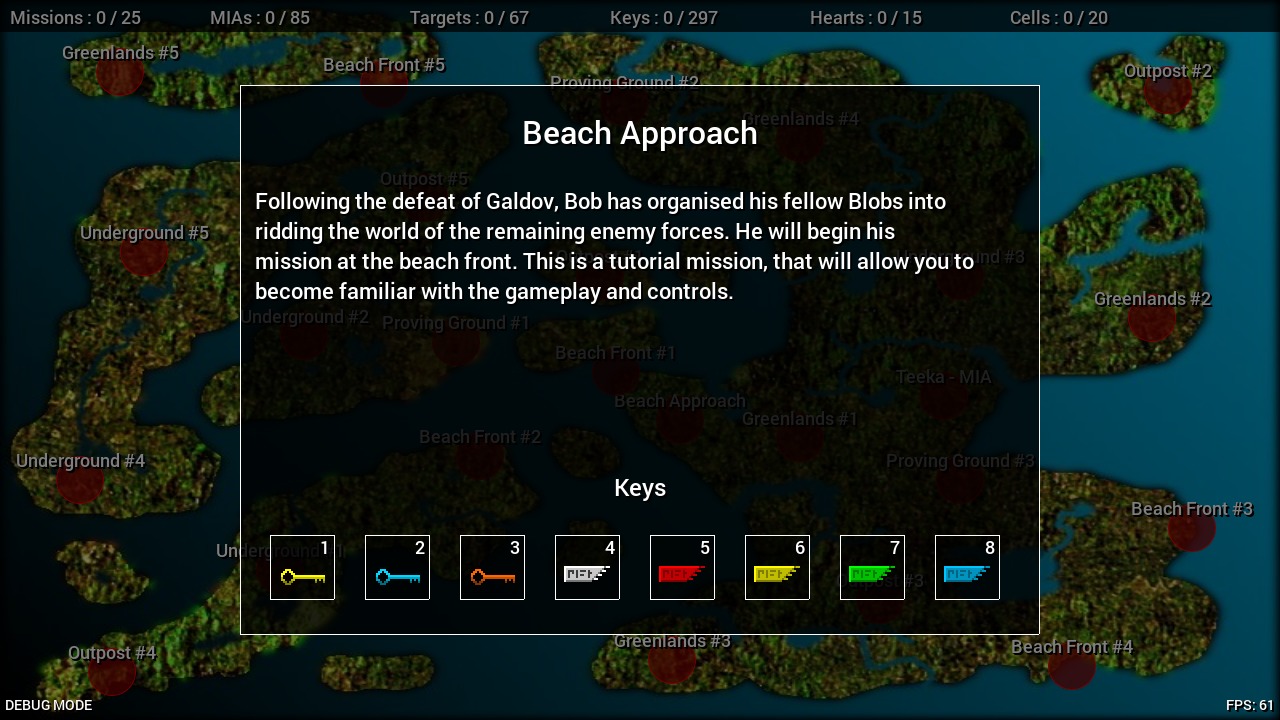Choose the Beach Front #3 marker
Screen dimensions: 1280x720
(x=1191, y=529)
